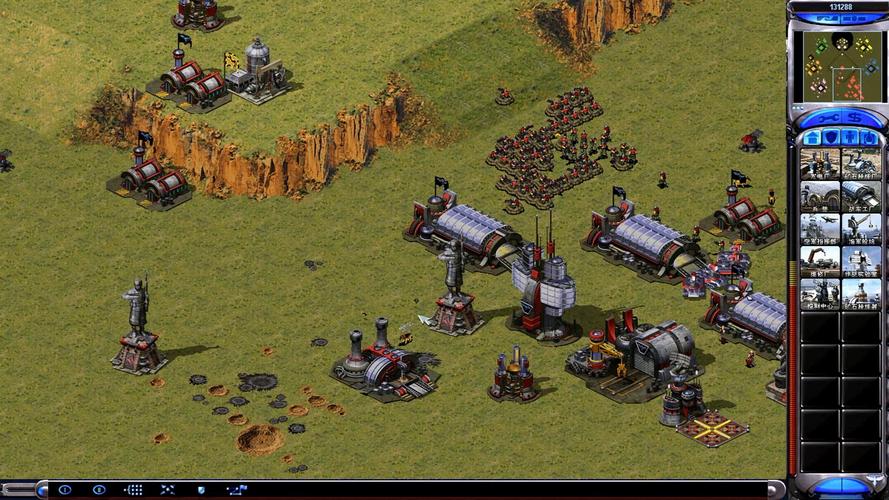Click the type-select grid icon in command bar

click(x=133, y=490)
